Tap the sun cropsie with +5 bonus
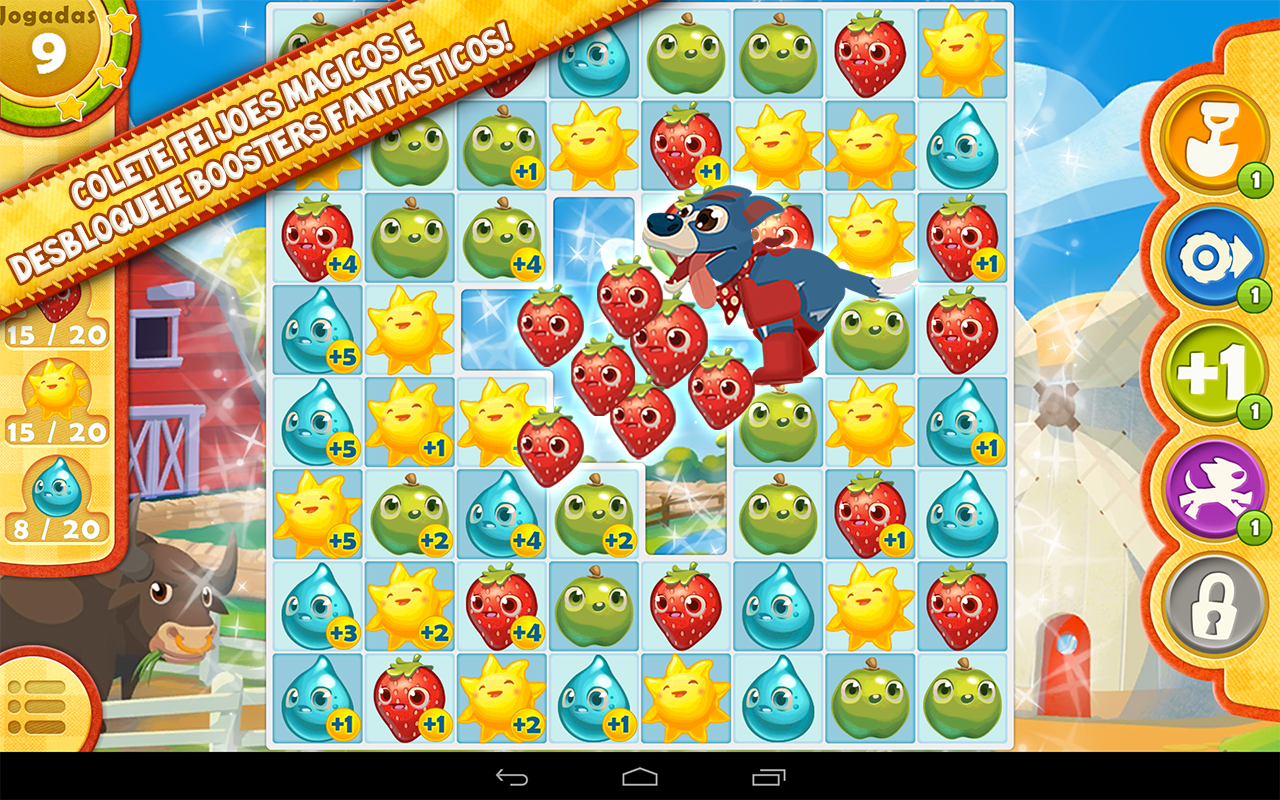 coord(318,512)
